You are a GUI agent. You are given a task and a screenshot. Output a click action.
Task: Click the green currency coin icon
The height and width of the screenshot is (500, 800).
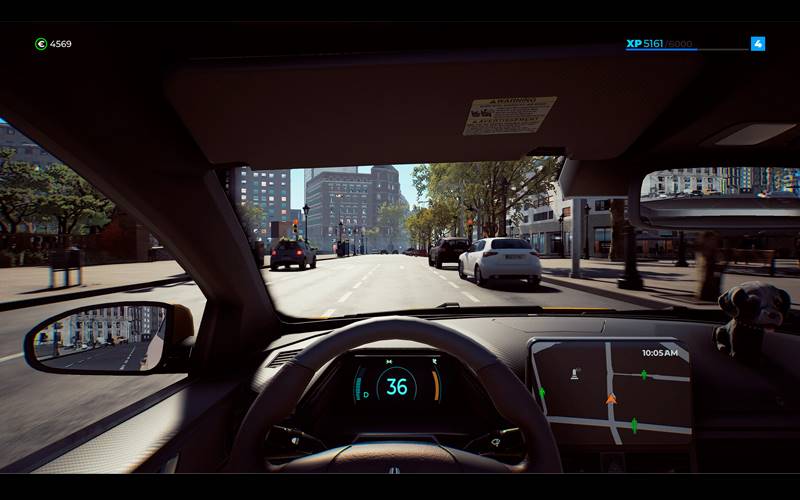[41, 44]
